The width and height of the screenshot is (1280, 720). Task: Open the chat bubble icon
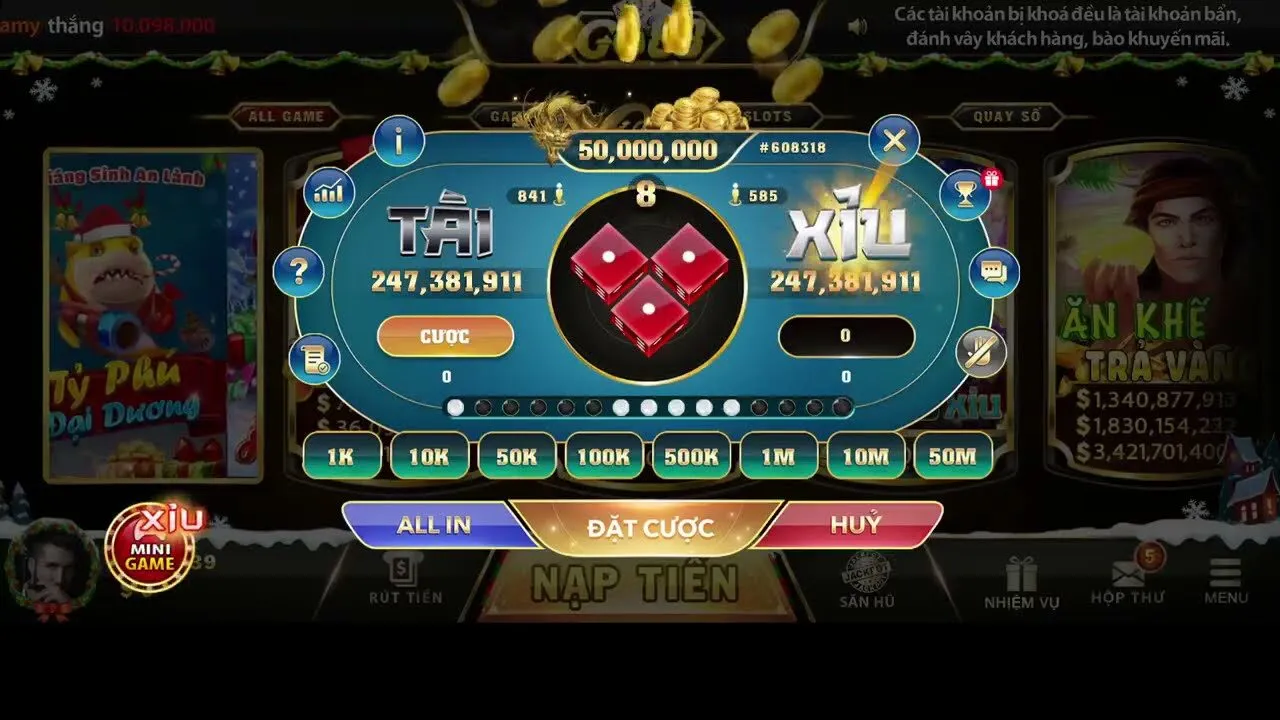992,270
